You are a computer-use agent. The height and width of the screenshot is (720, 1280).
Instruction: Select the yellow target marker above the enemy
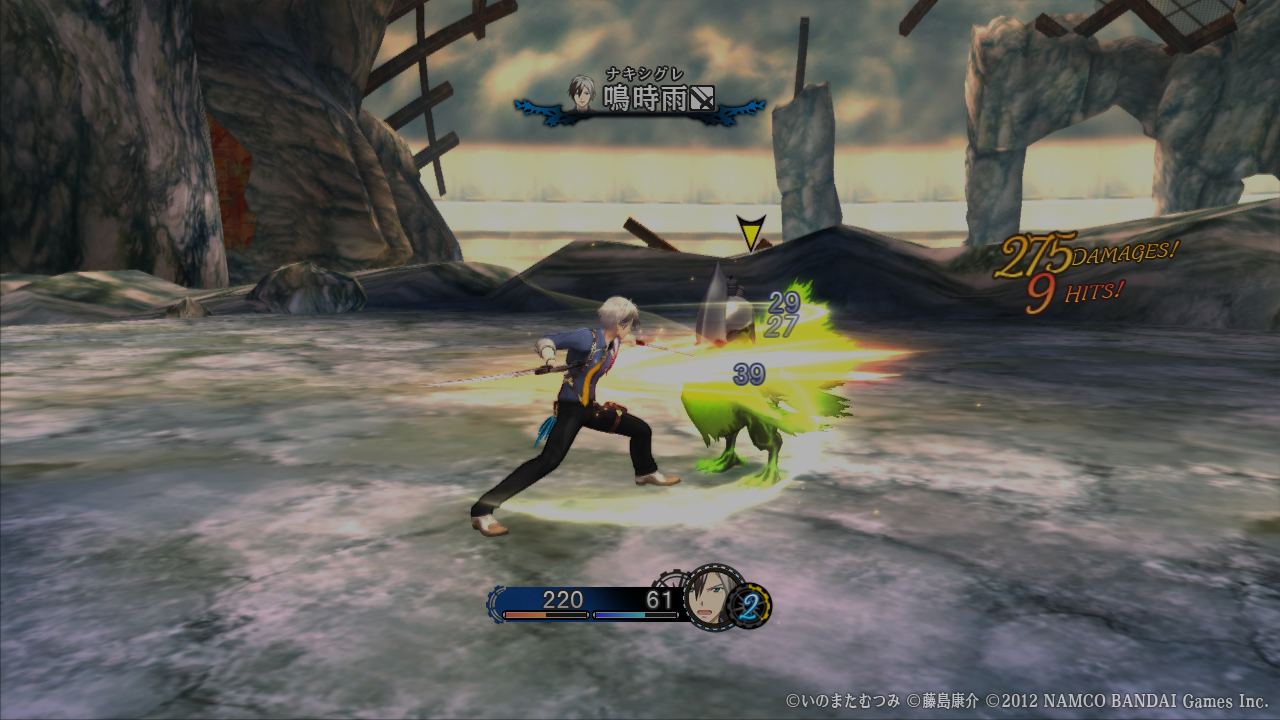[750, 233]
